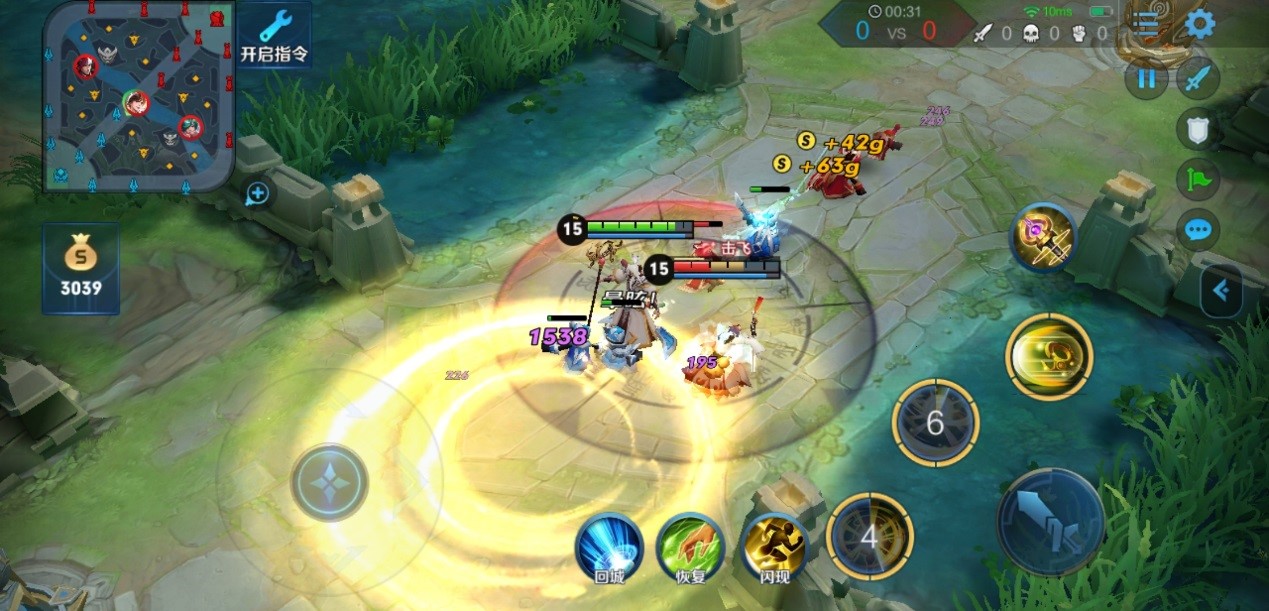Trigger the skill on 6-second cooldown

(x=934, y=423)
